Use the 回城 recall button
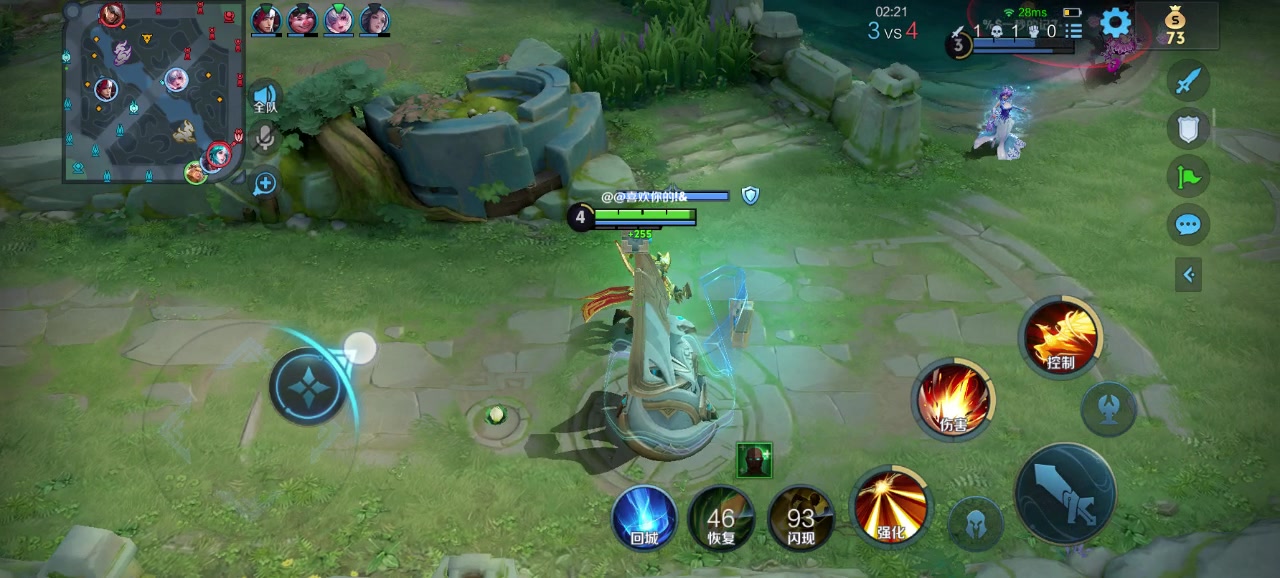Image resolution: width=1280 pixels, height=578 pixels. 644,518
